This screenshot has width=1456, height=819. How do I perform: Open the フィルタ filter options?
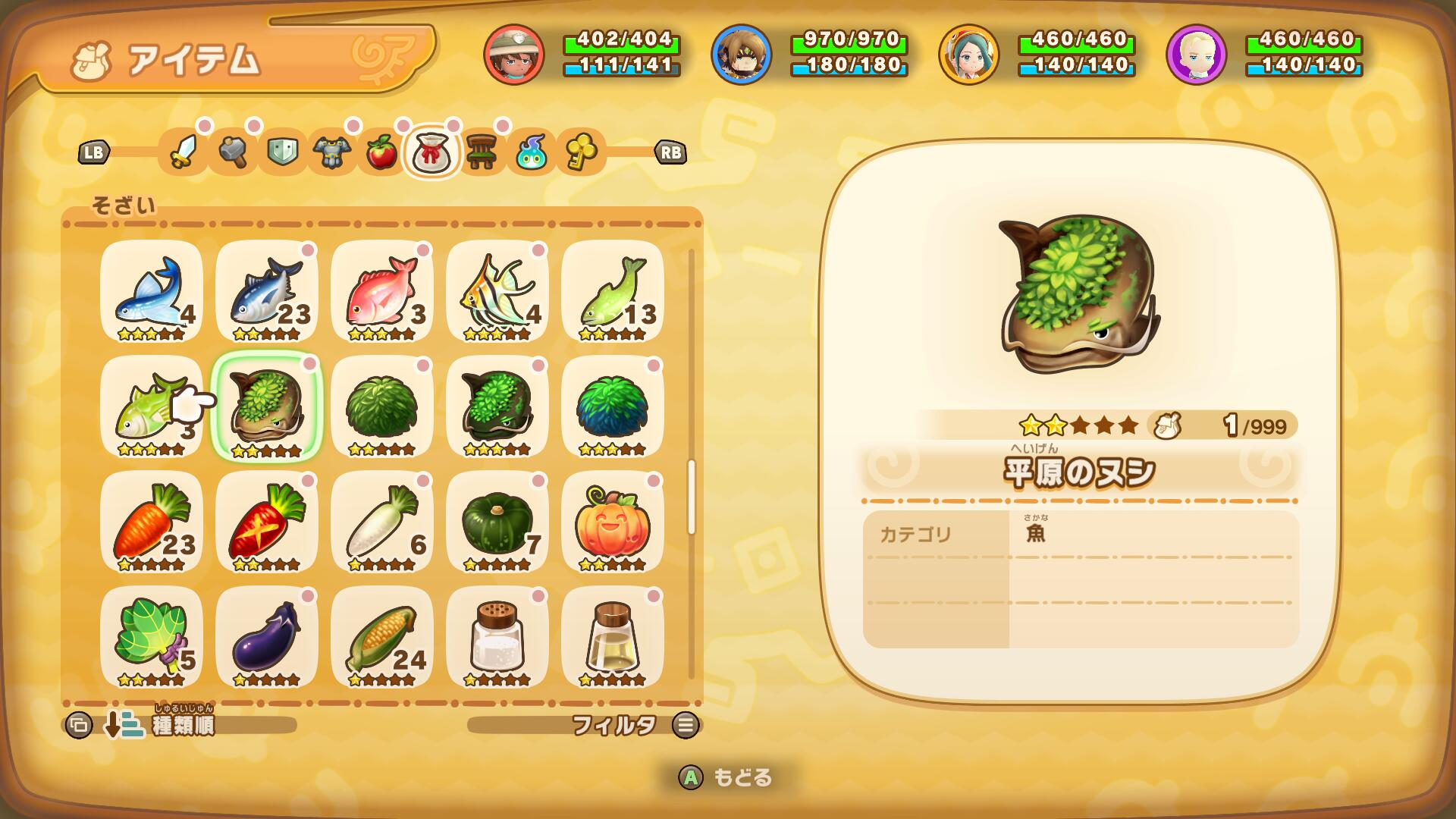(614, 726)
